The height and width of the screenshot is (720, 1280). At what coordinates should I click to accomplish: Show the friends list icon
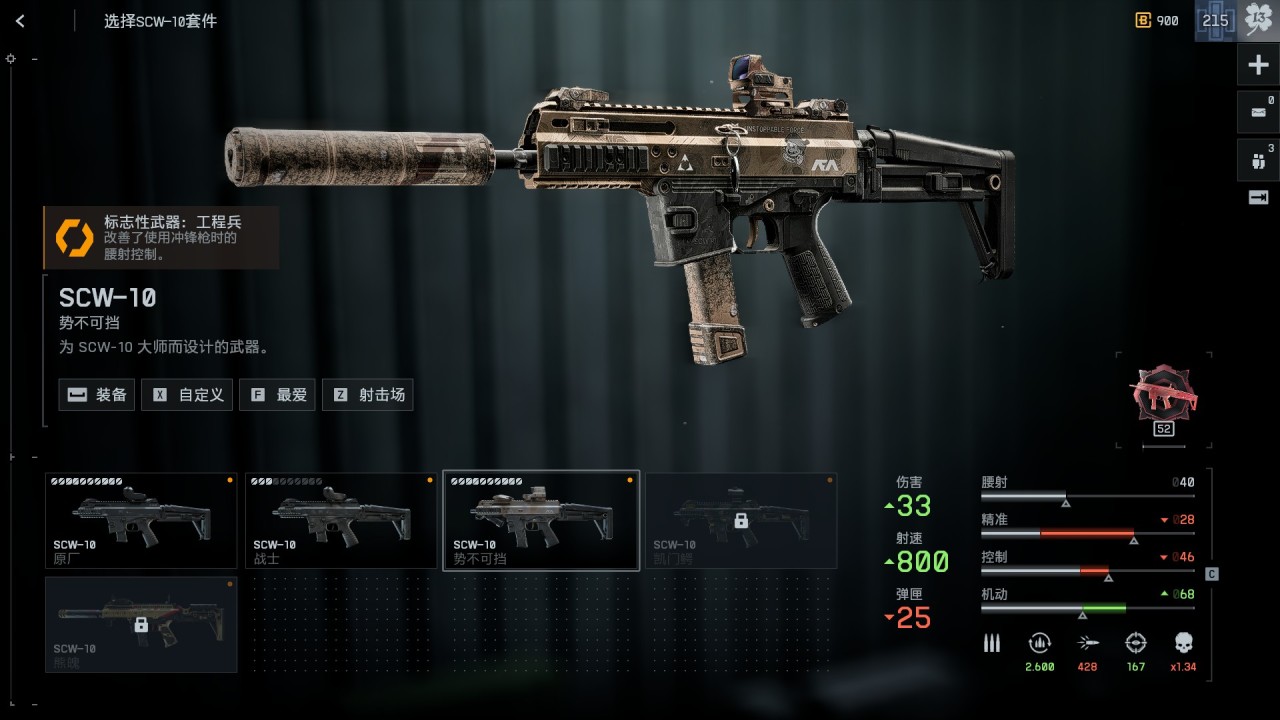point(1258,158)
